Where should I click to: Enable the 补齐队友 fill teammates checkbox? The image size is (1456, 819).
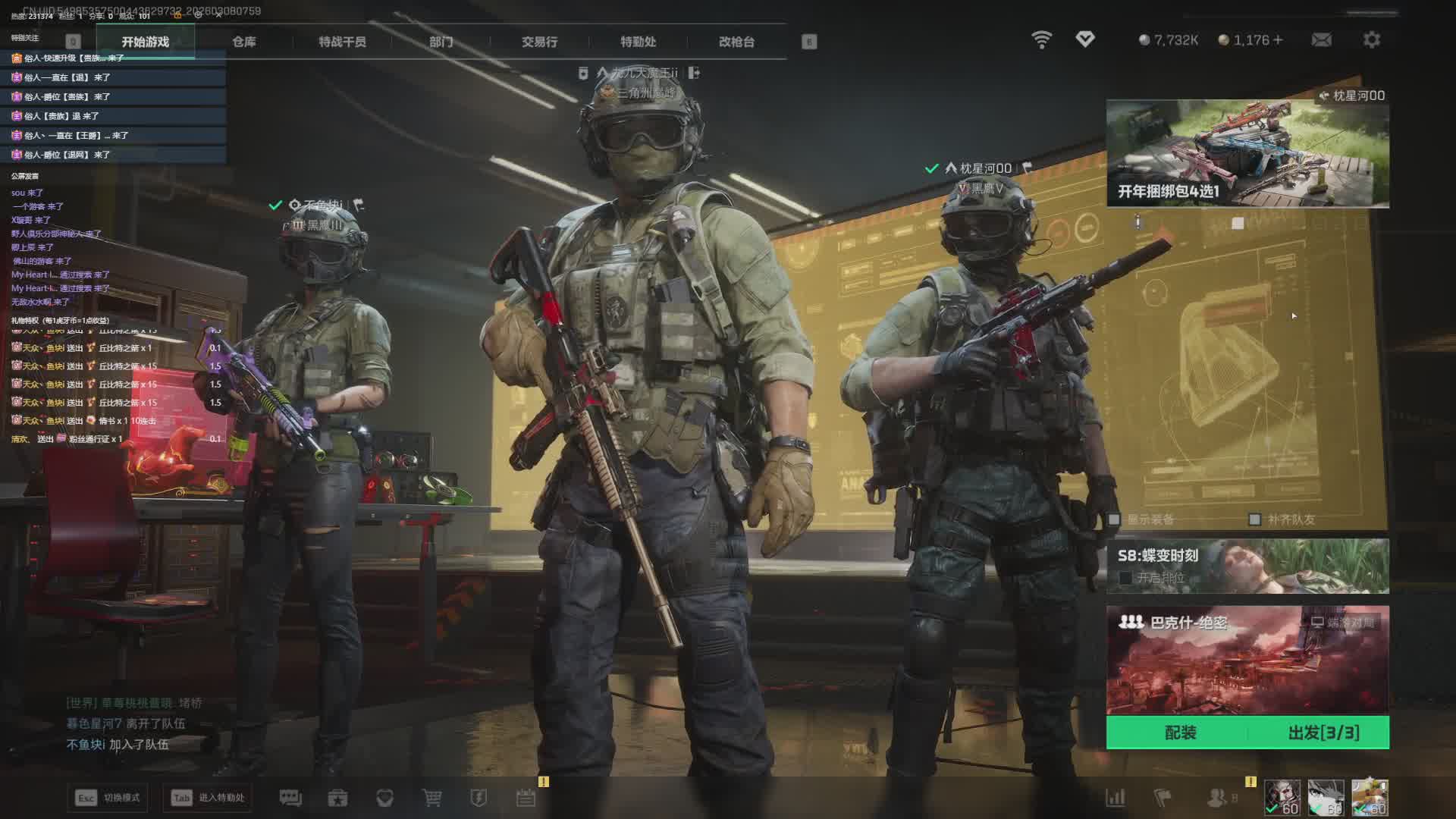(x=1254, y=519)
